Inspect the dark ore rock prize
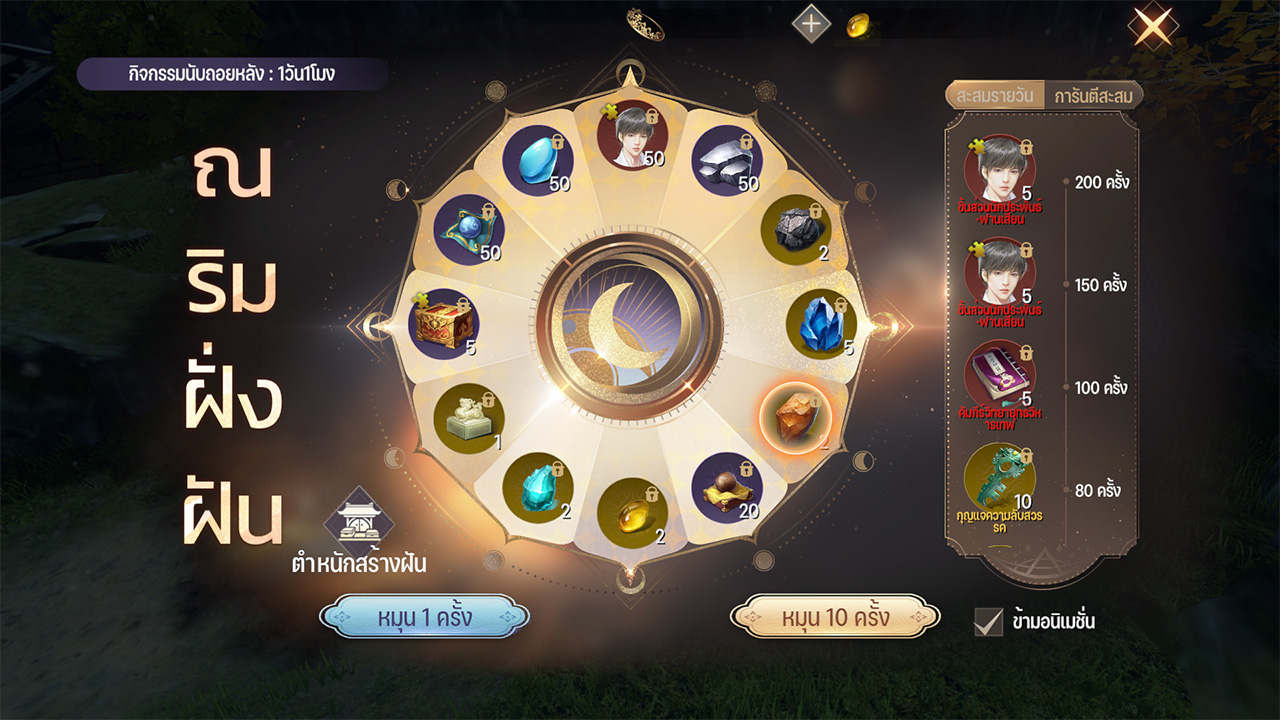Image resolution: width=1280 pixels, height=720 pixels. [x=796, y=231]
